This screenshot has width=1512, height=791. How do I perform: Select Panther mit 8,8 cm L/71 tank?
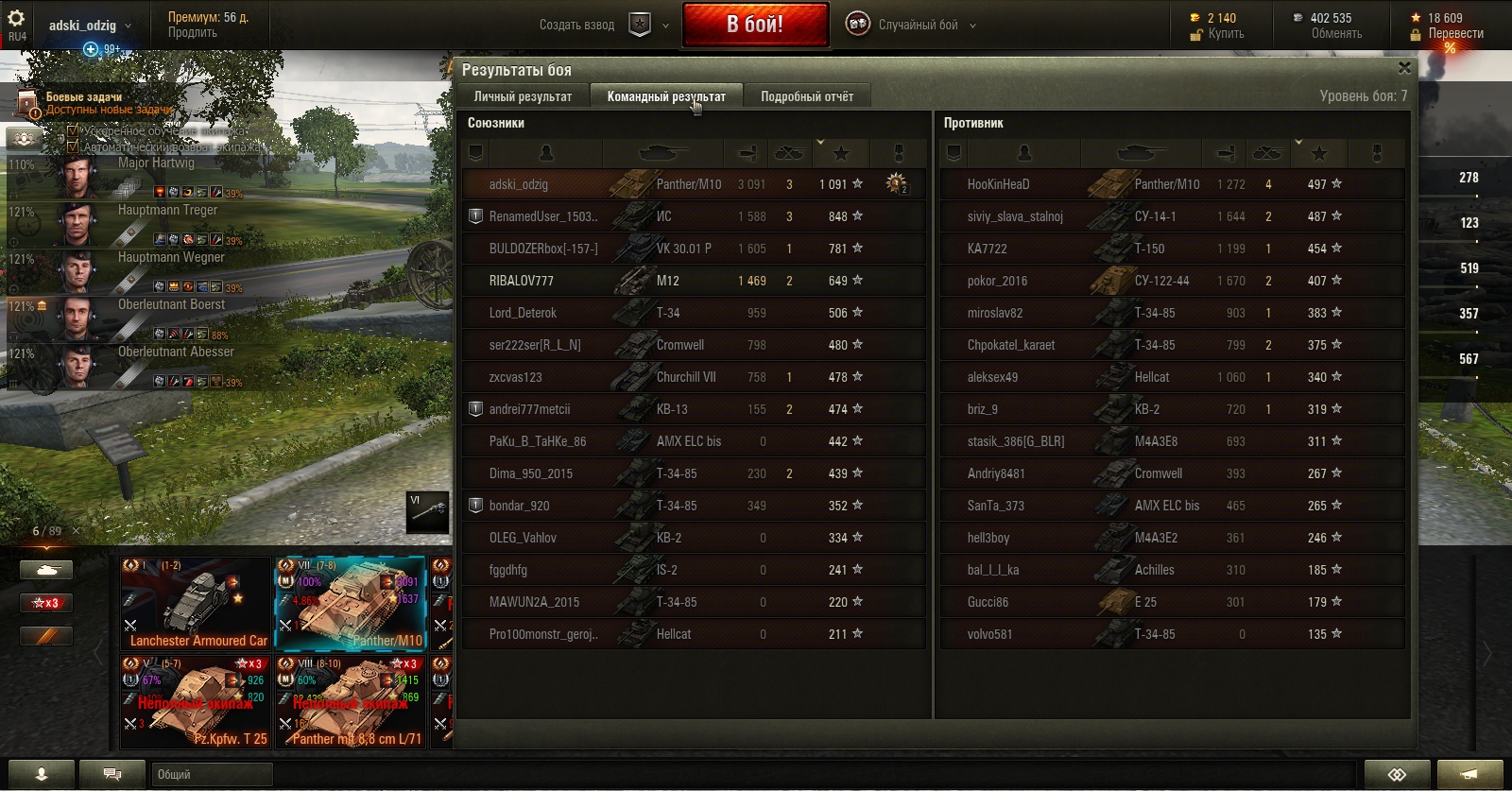click(352, 702)
